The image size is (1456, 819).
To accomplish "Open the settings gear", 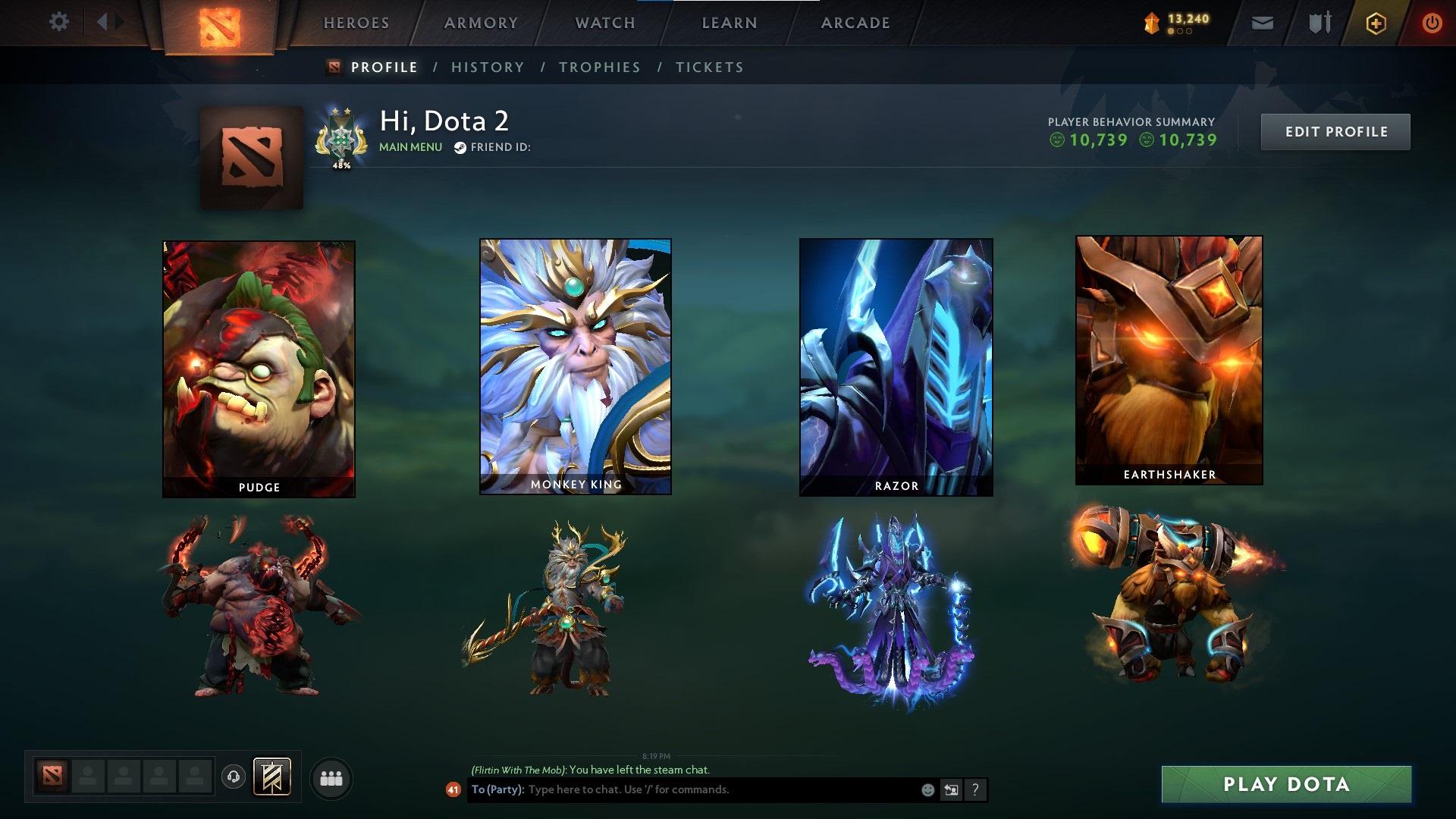I will 58,22.
